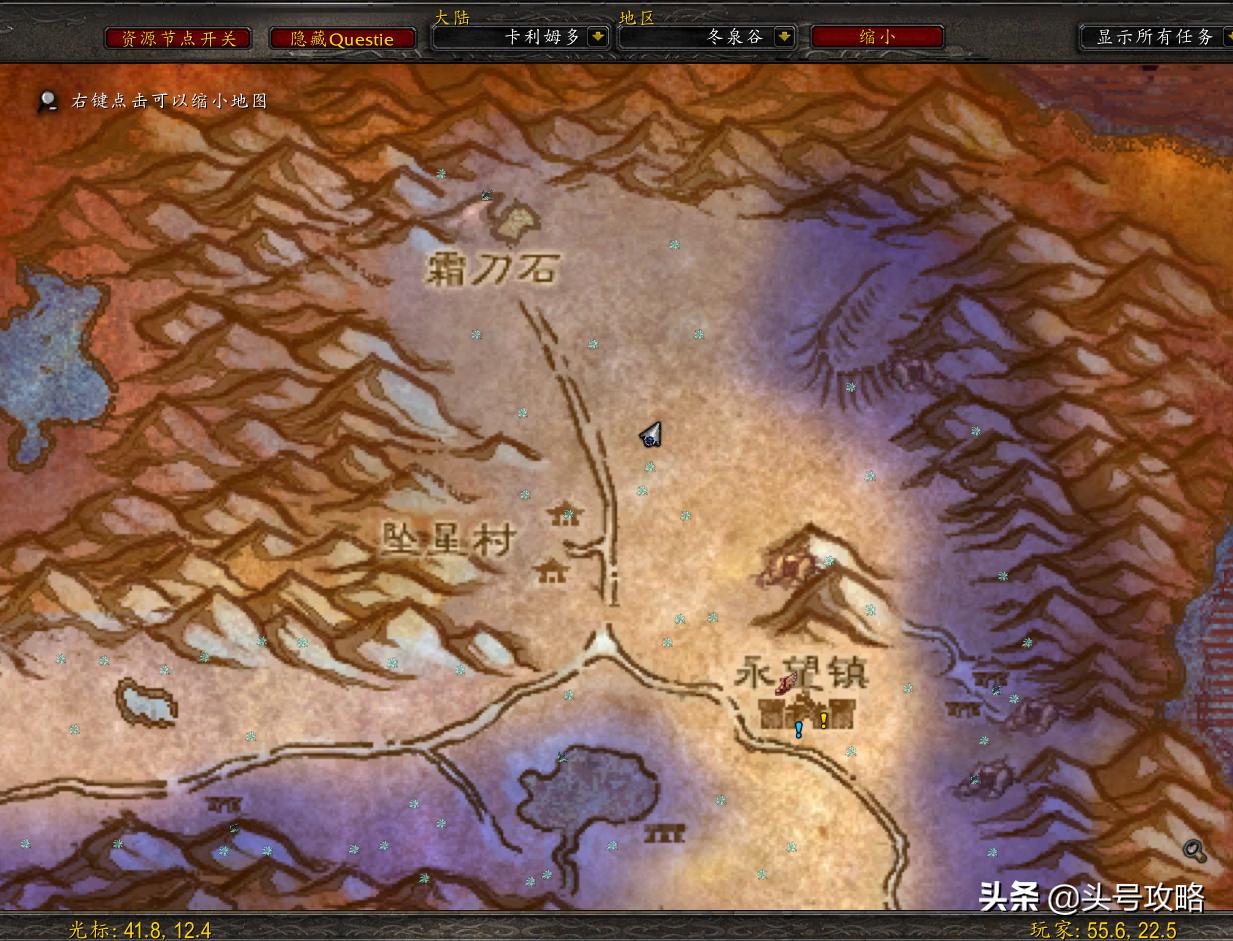
Task: Click the player arrow marker on the map
Action: [652, 434]
